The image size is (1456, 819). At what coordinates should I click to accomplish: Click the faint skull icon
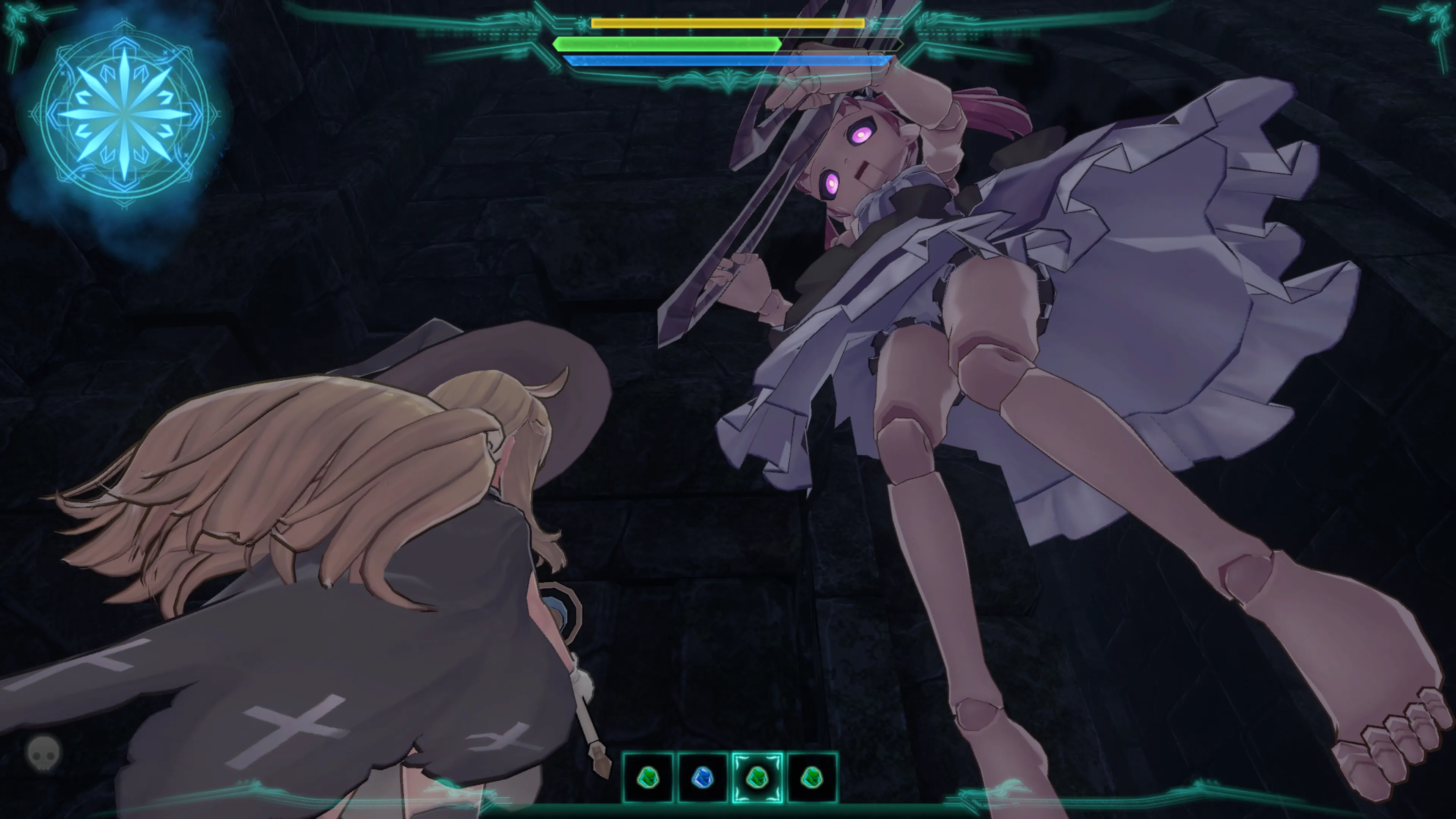tap(44, 752)
